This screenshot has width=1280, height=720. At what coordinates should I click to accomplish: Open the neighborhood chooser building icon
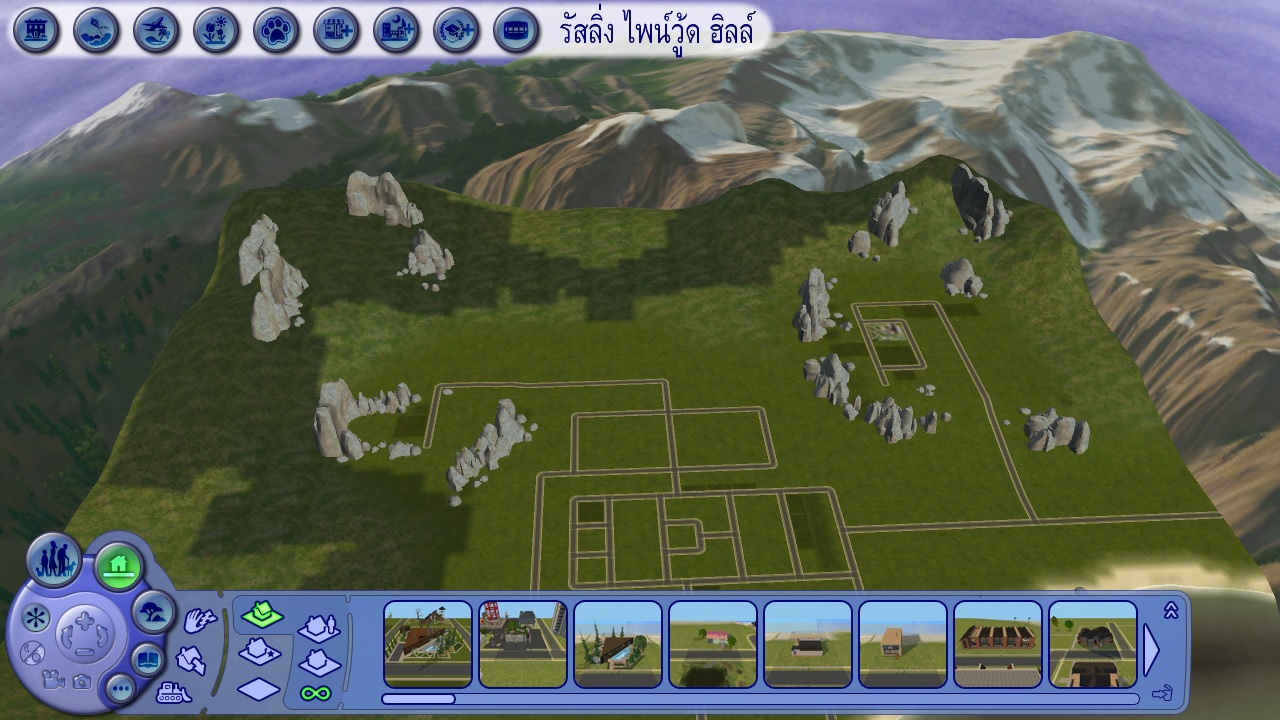(x=36, y=30)
